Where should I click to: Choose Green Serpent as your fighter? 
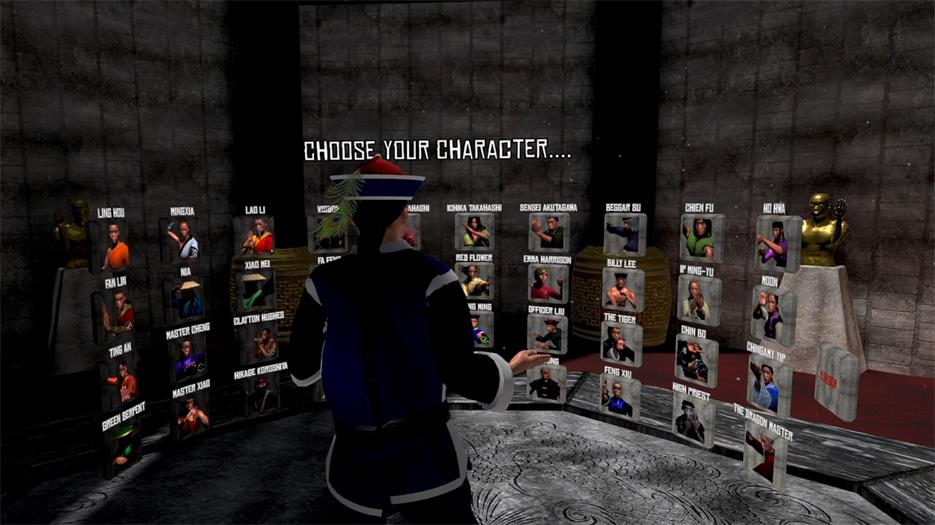coord(124,448)
